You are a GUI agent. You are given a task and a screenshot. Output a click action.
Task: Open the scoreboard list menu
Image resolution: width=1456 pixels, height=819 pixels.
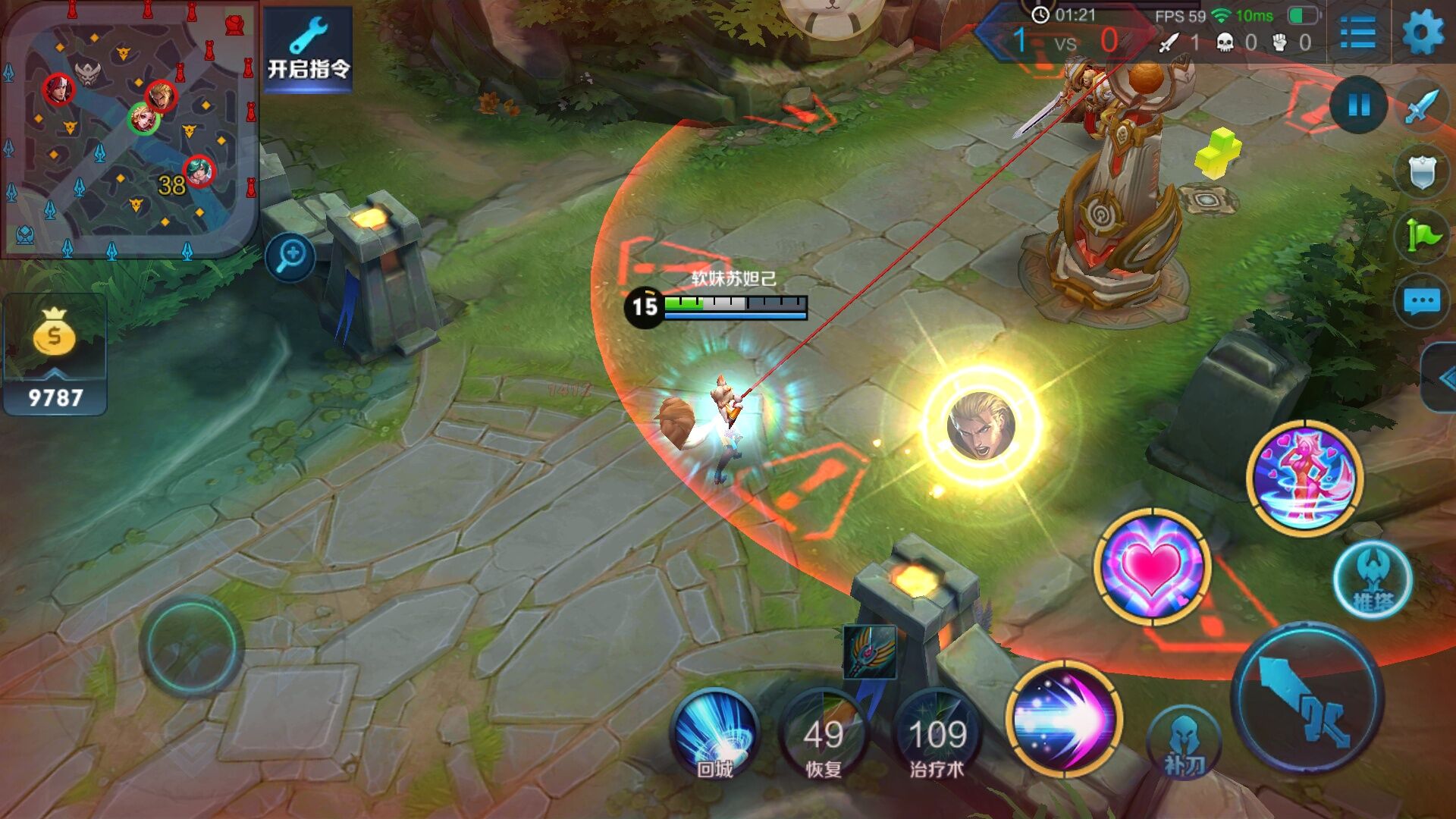click(1357, 33)
